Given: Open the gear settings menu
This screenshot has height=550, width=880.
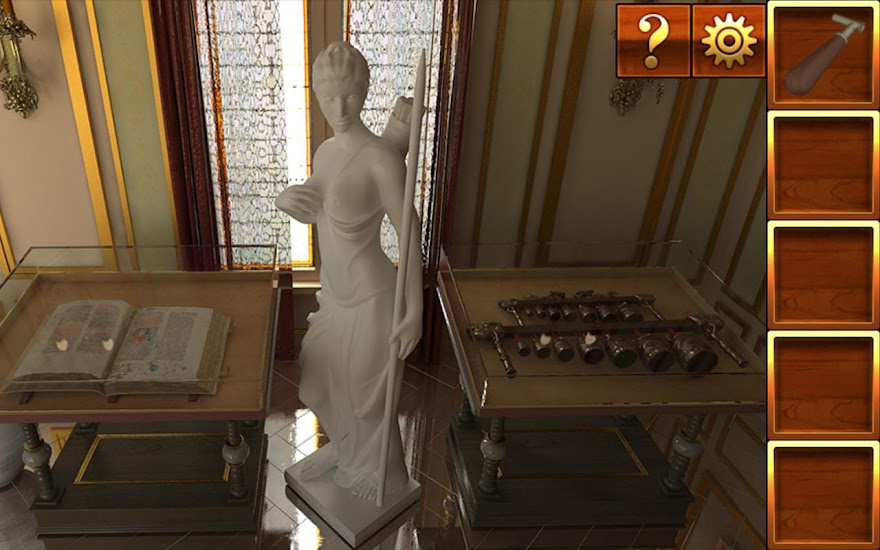Looking at the screenshot, I should pyautogui.click(x=728, y=41).
